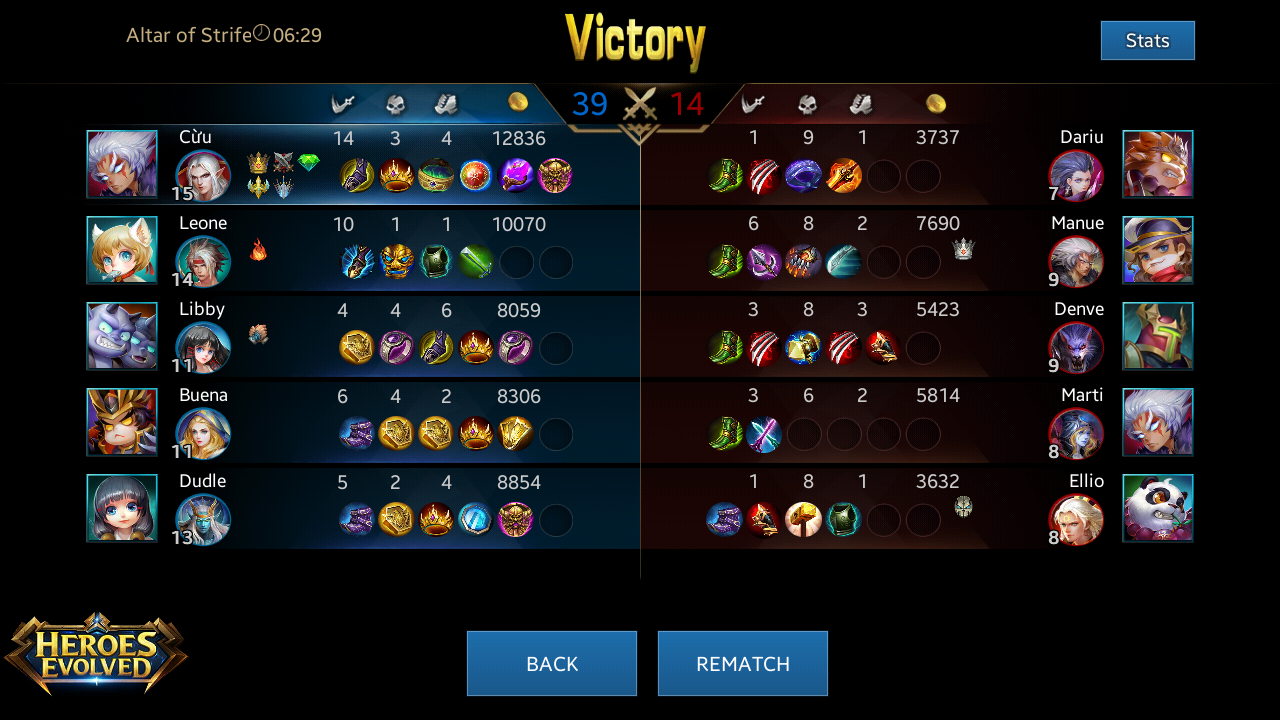The width and height of the screenshot is (1280, 720).
Task: Choose enemy Manue's round hero portrait
Action: [x=1076, y=262]
